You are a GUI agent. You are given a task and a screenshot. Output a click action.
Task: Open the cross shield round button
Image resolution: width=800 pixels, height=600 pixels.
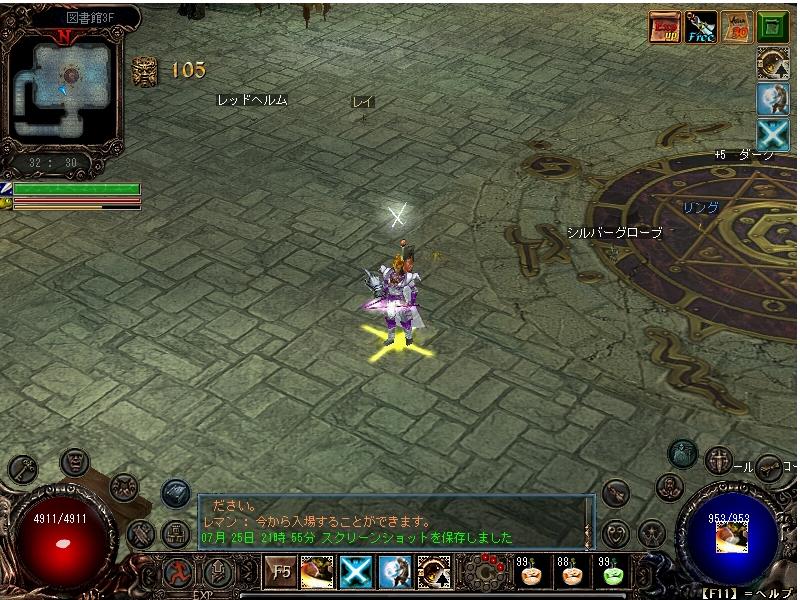coord(718,461)
